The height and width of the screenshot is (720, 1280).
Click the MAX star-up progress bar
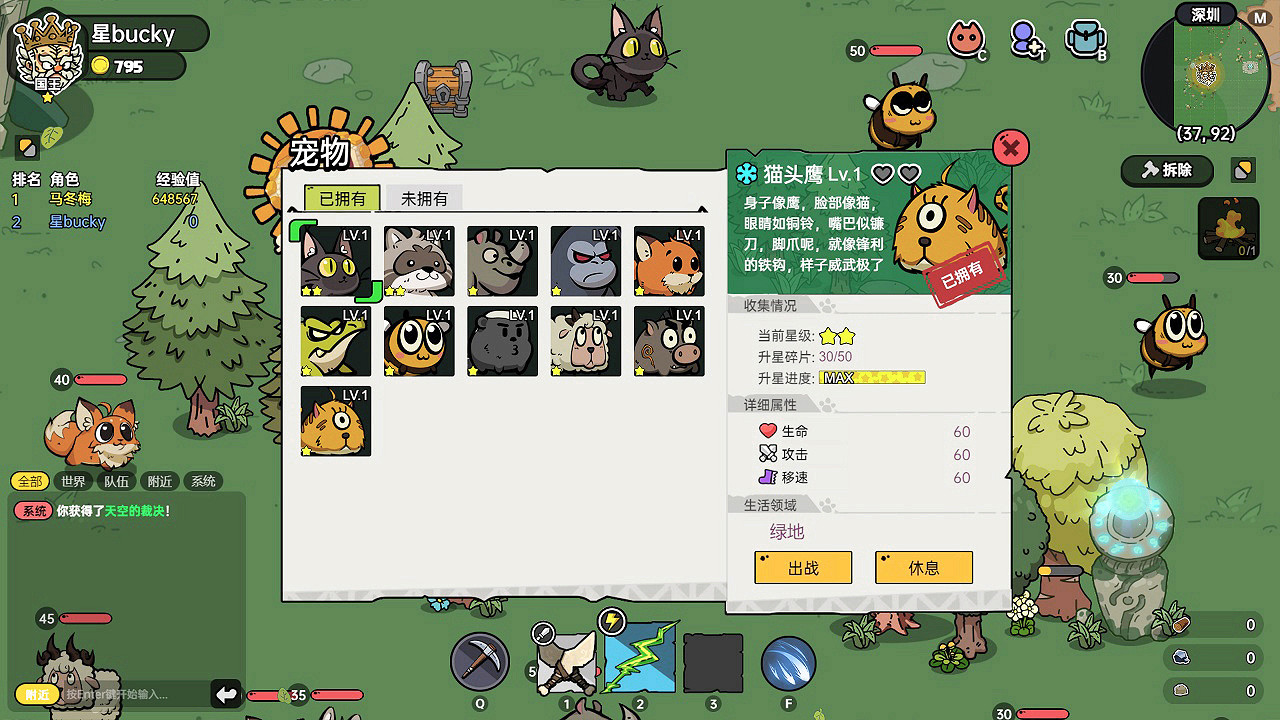(x=872, y=377)
